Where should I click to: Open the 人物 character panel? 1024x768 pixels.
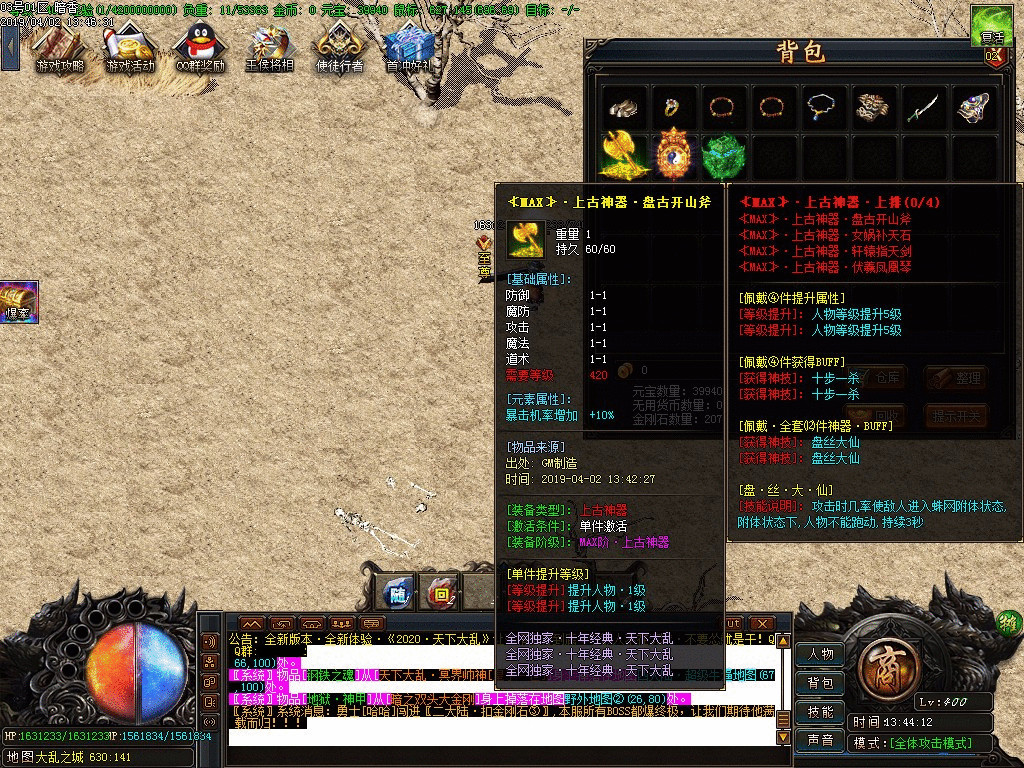point(820,654)
